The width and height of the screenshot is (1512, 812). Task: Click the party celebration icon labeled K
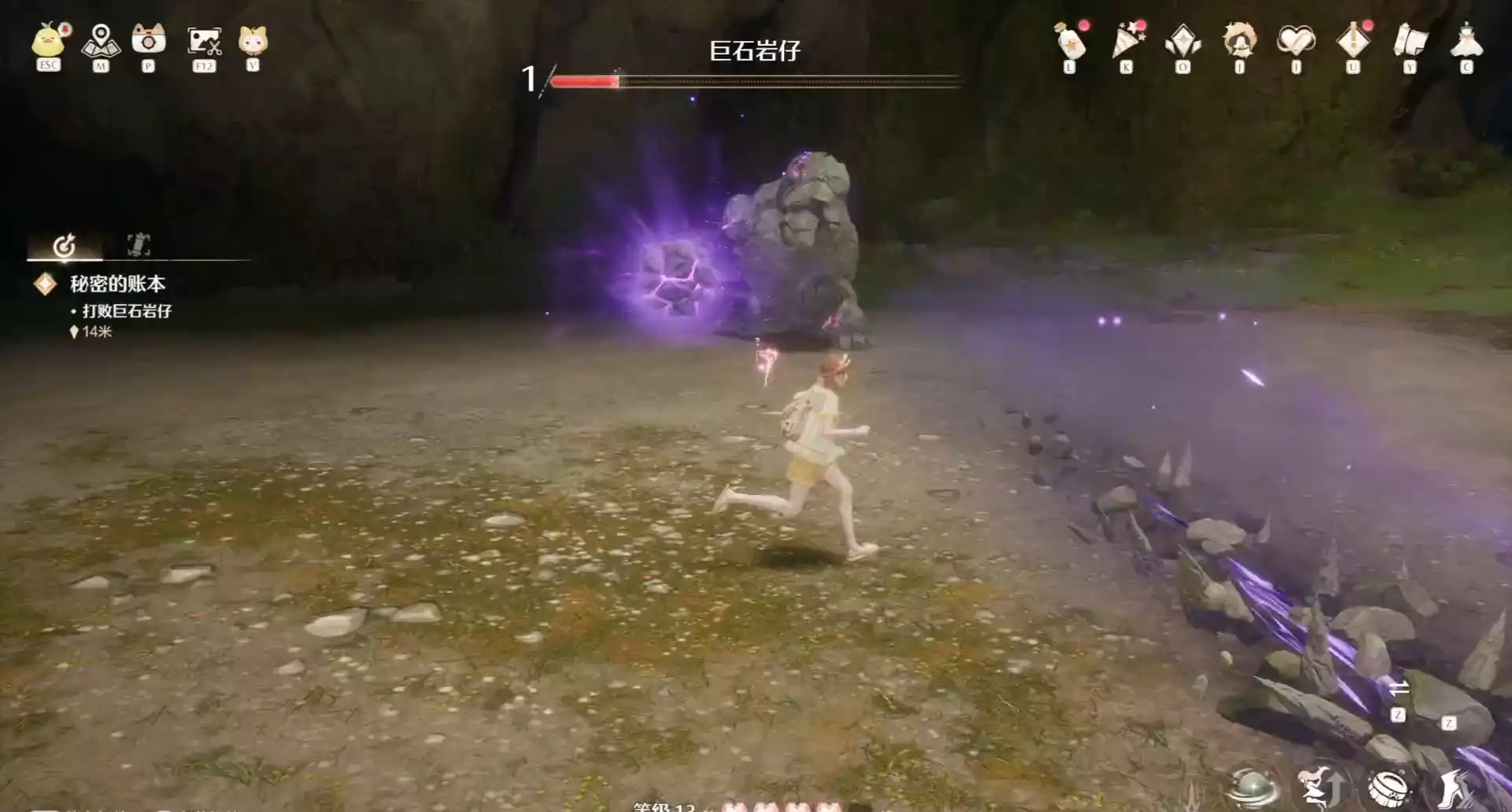click(x=1125, y=41)
